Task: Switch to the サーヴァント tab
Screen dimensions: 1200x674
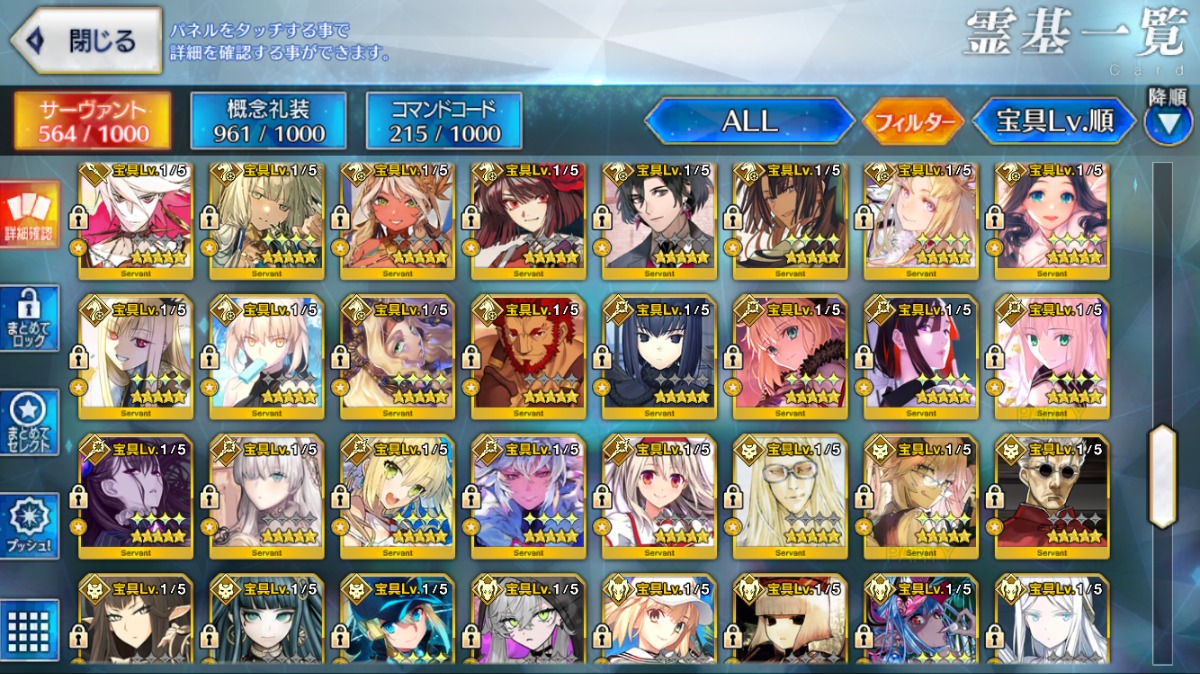Action: click(92, 121)
